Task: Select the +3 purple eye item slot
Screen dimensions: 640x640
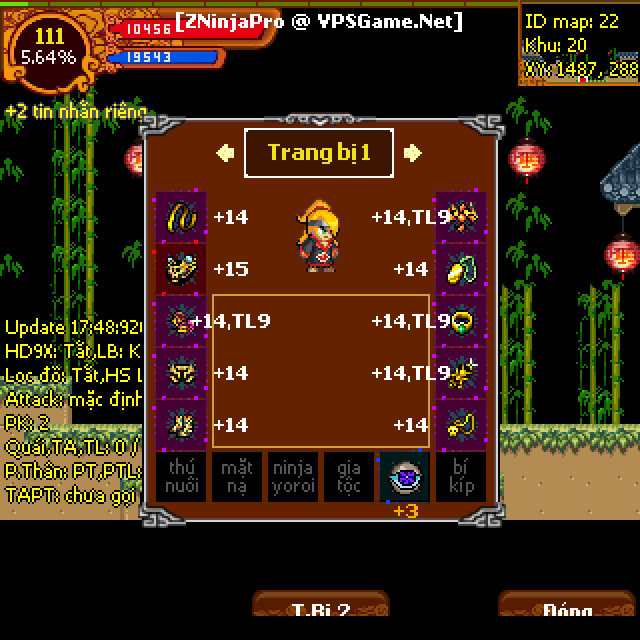Action: tap(404, 477)
